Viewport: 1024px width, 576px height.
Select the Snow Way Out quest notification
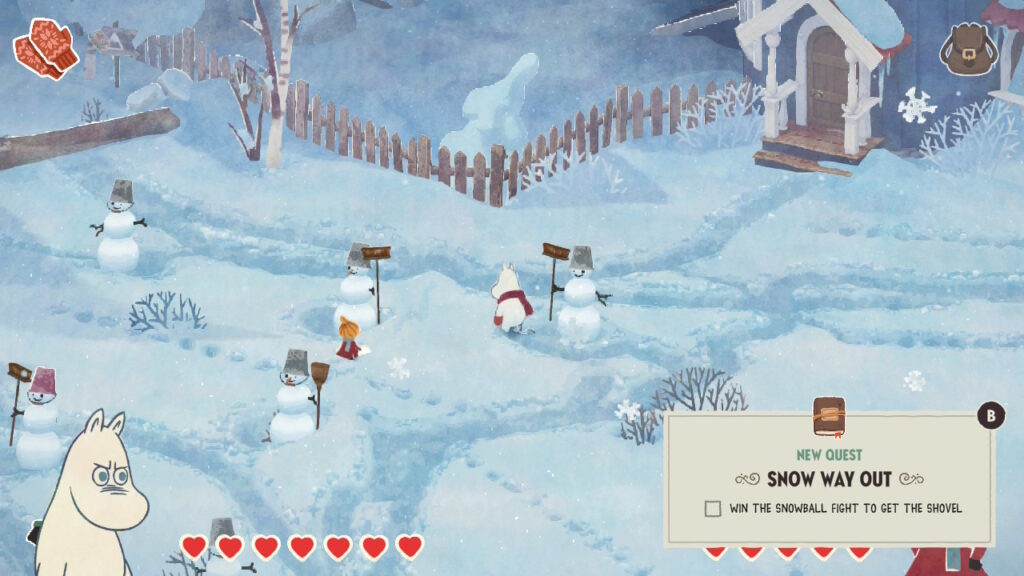pos(829,477)
